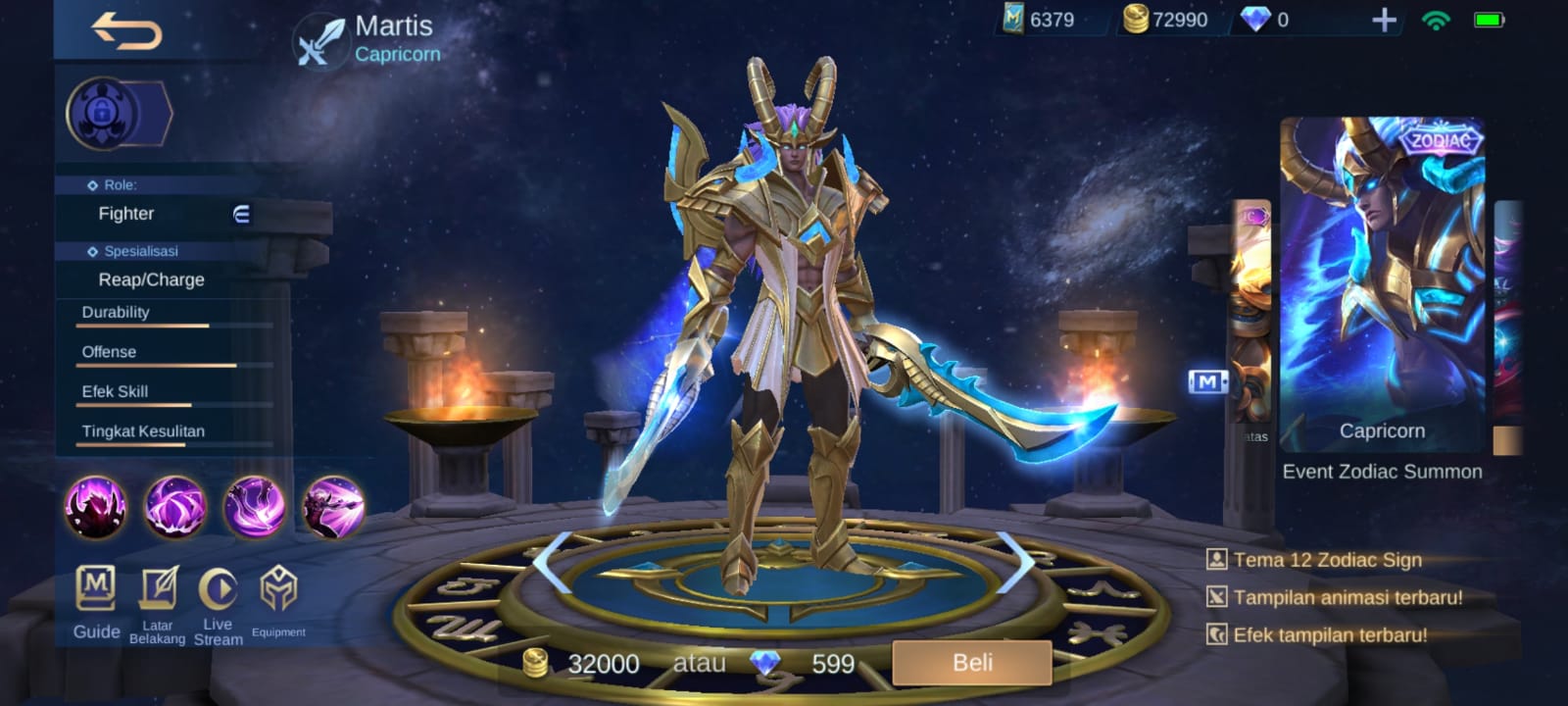The height and width of the screenshot is (706, 1568).
Task: View Martis's fourth skill icon
Action: [333, 507]
